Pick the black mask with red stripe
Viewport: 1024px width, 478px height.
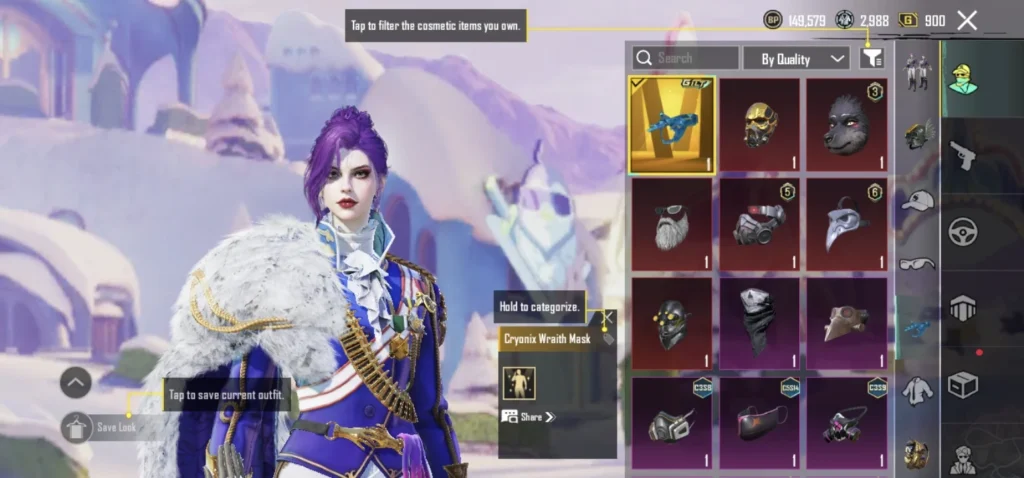coord(759,423)
